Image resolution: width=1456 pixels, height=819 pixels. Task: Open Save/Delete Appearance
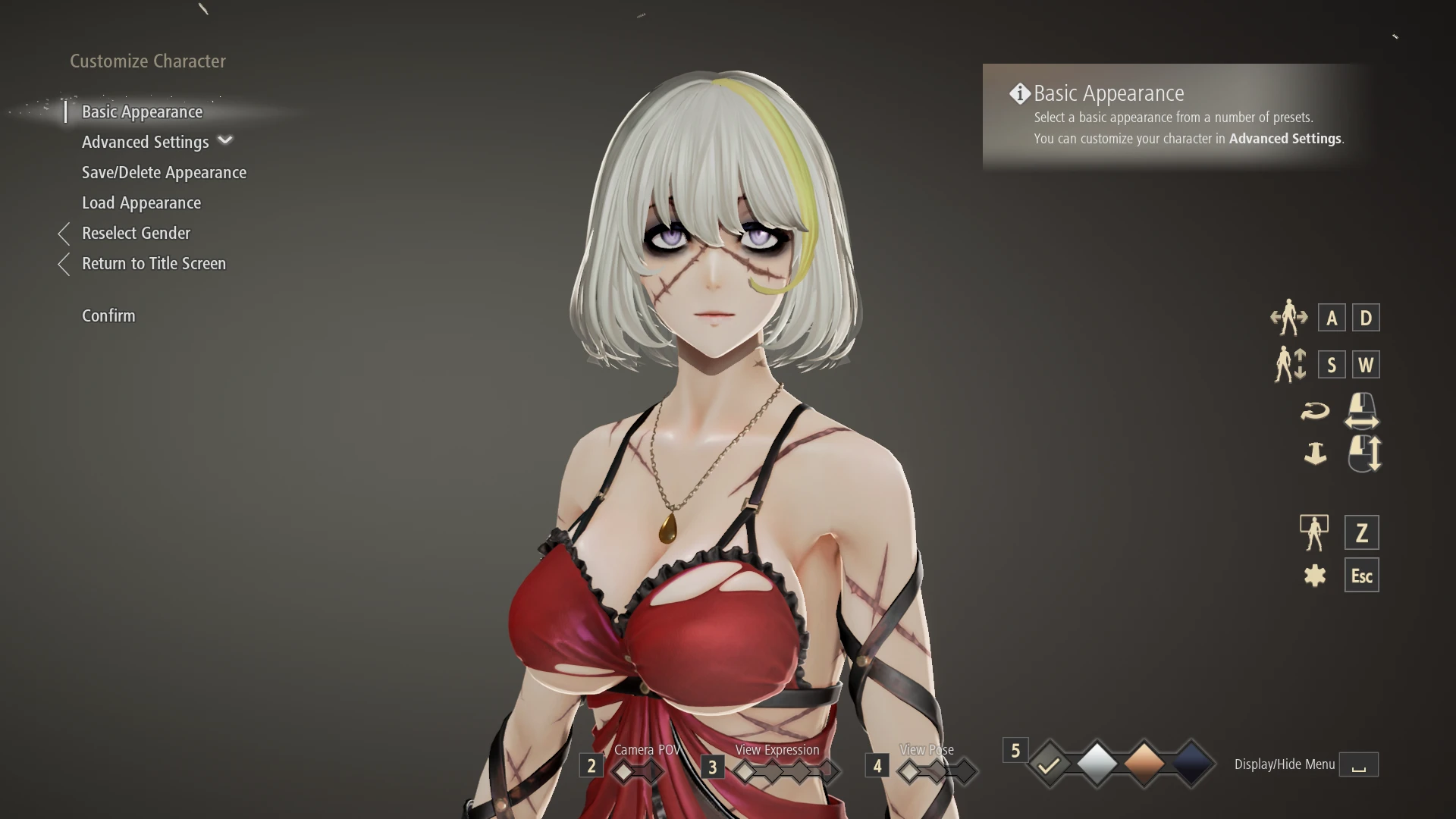(164, 172)
